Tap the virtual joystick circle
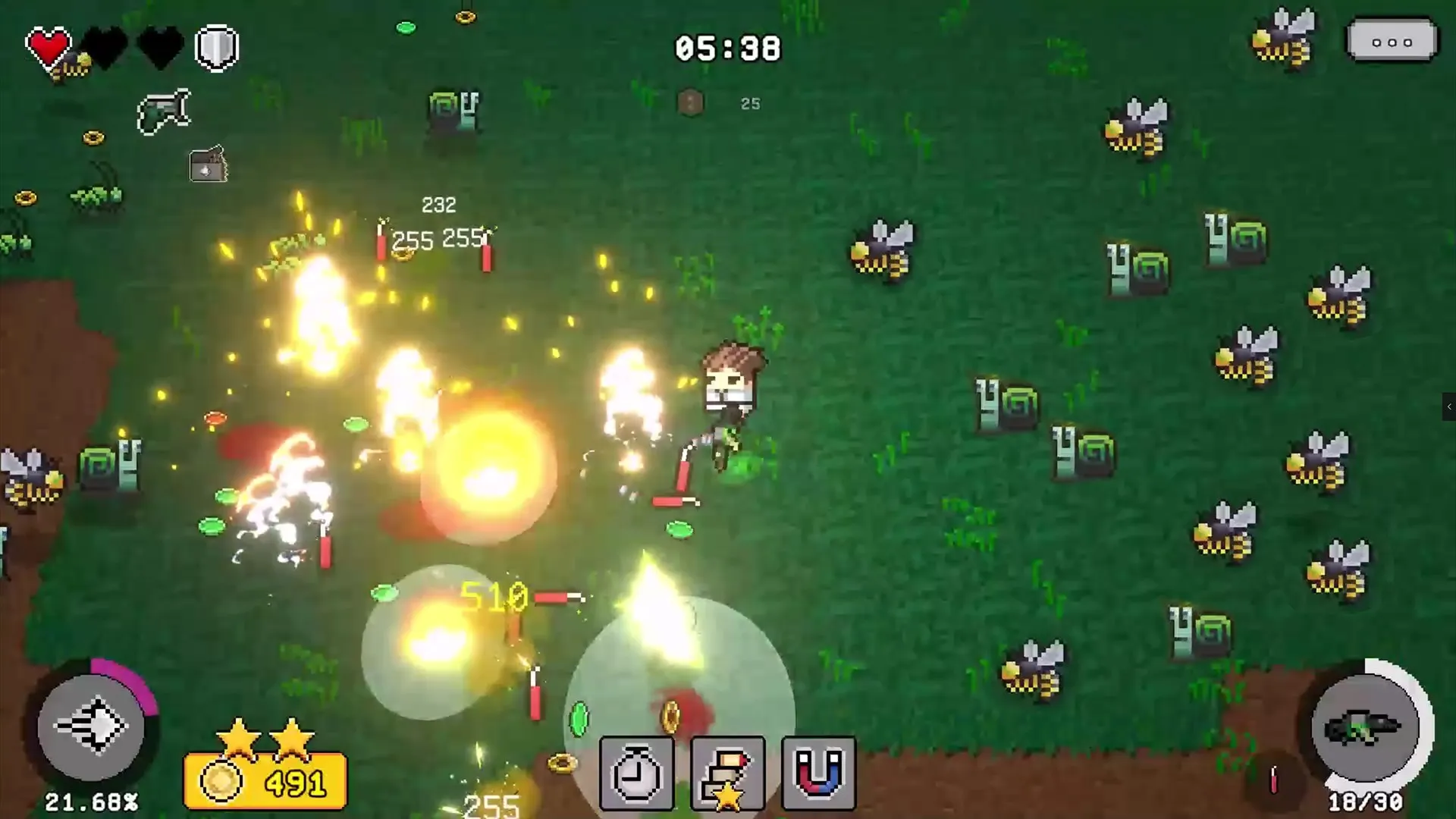Screen dimensions: 1456x819 tap(95, 728)
